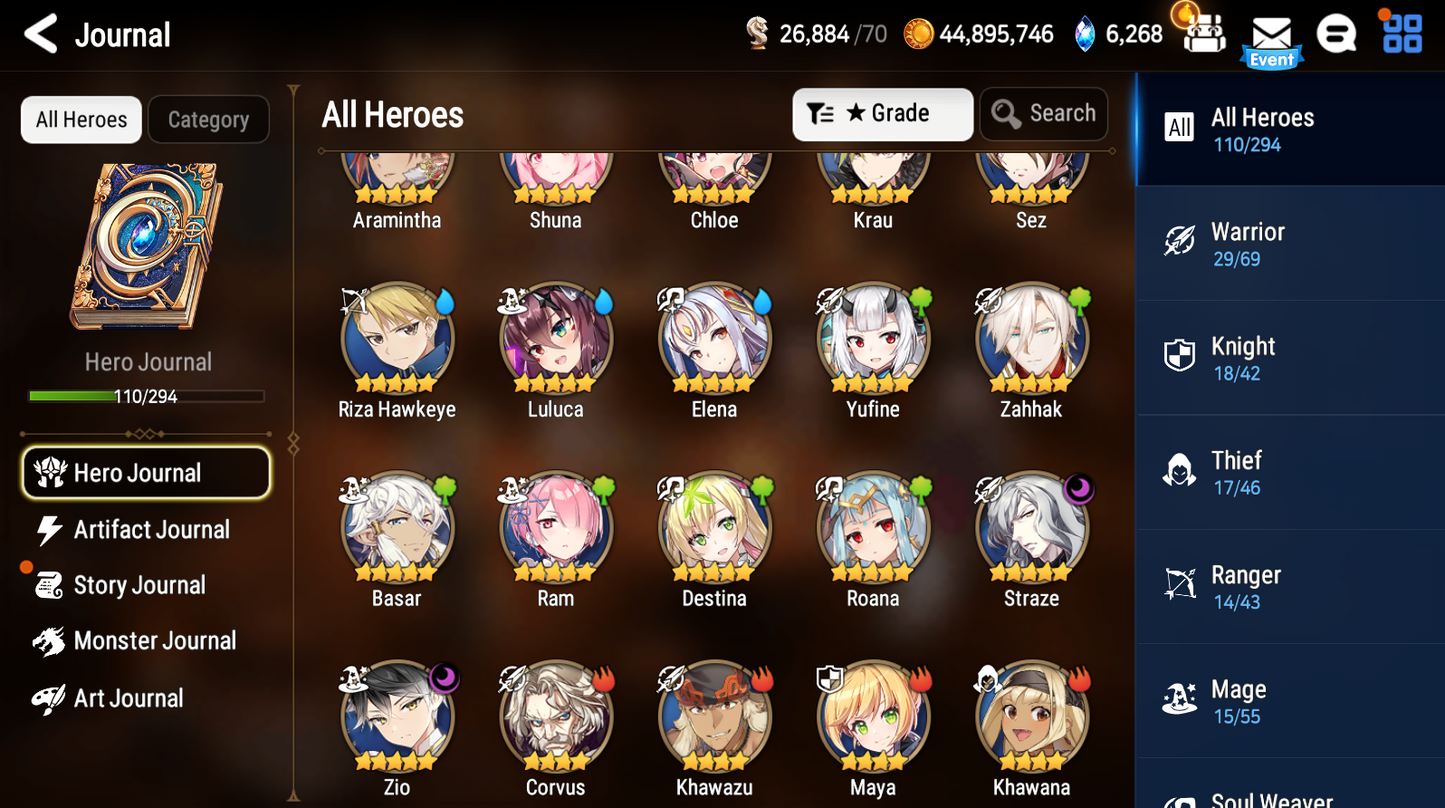Viewport: 1445px width, 808px height.
Task: Click the Hero Journal progress bar
Action: coord(148,396)
